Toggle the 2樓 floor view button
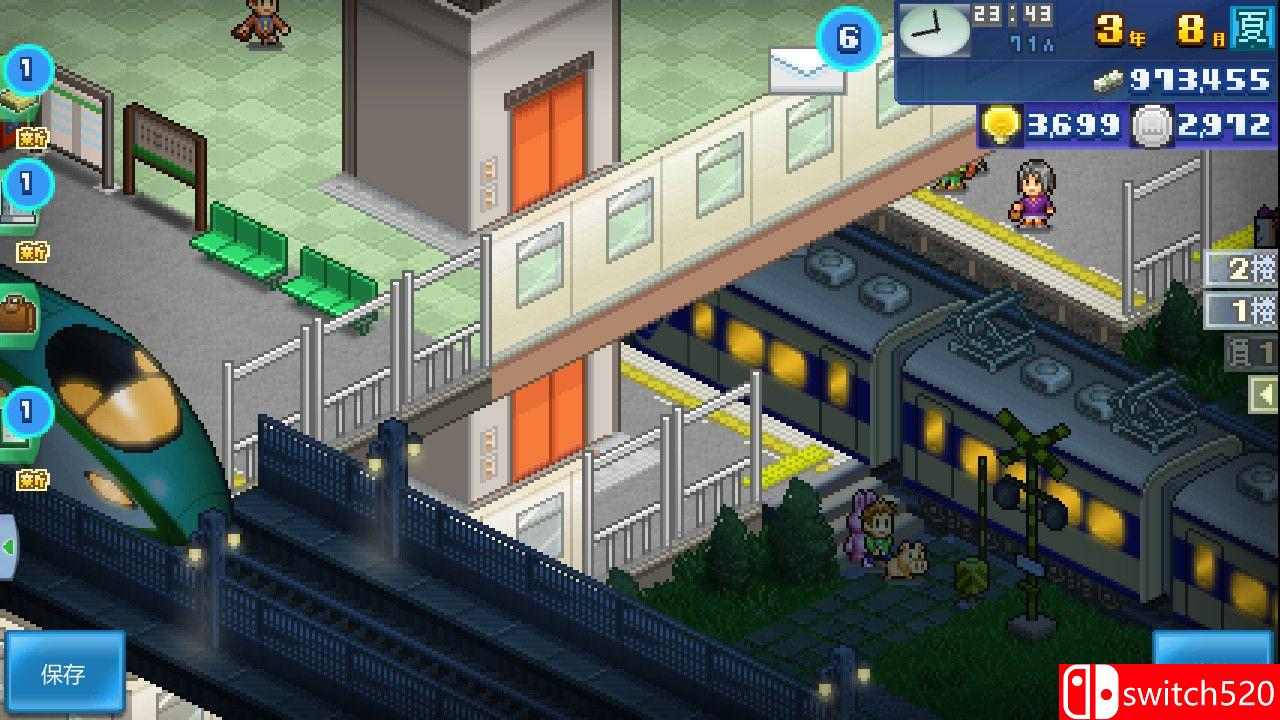The height and width of the screenshot is (720, 1280). point(1240,270)
